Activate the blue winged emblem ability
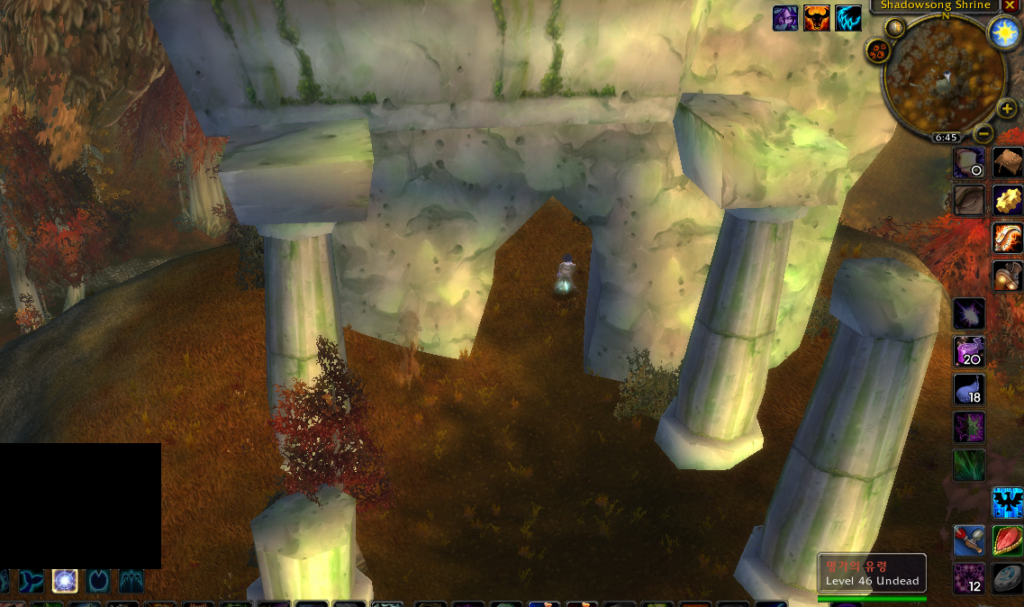 pyautogui.click(x=1007, y=503)
